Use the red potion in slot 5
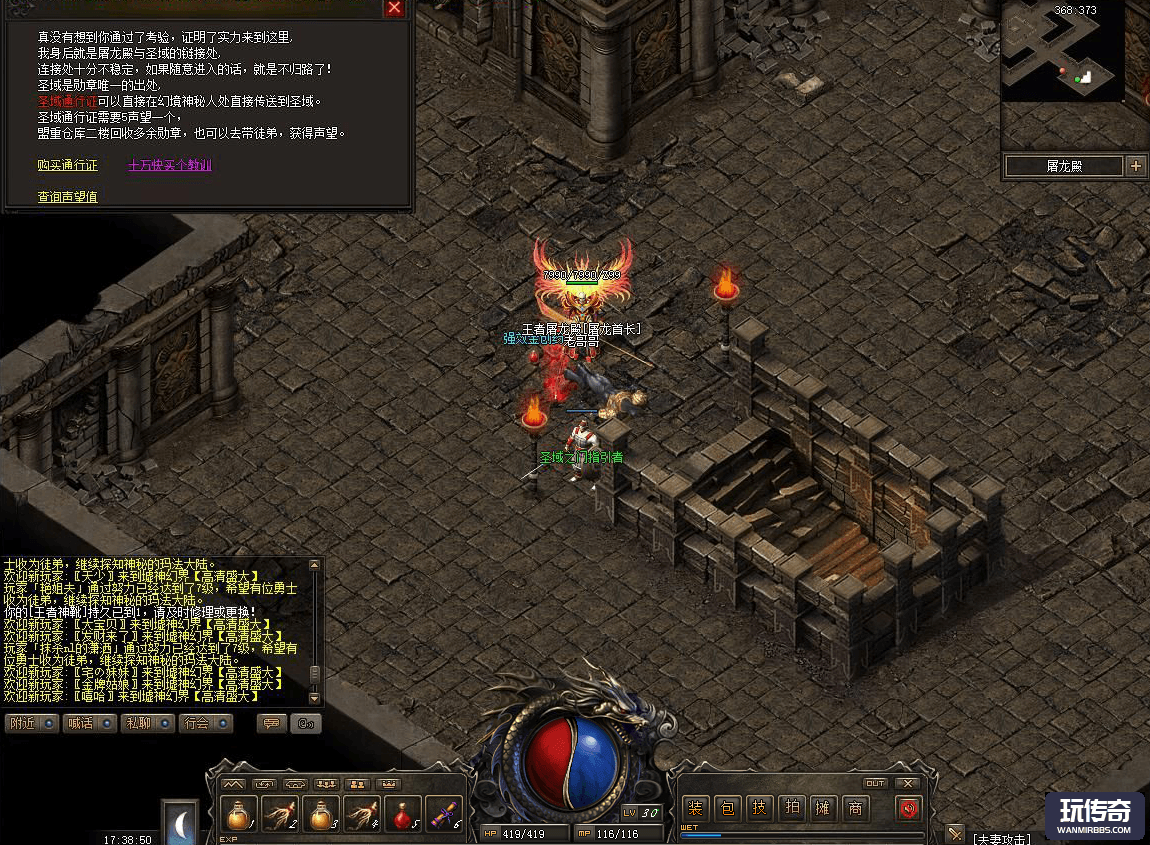Viewport: 1150px width, 845px height. coord(404,814)
